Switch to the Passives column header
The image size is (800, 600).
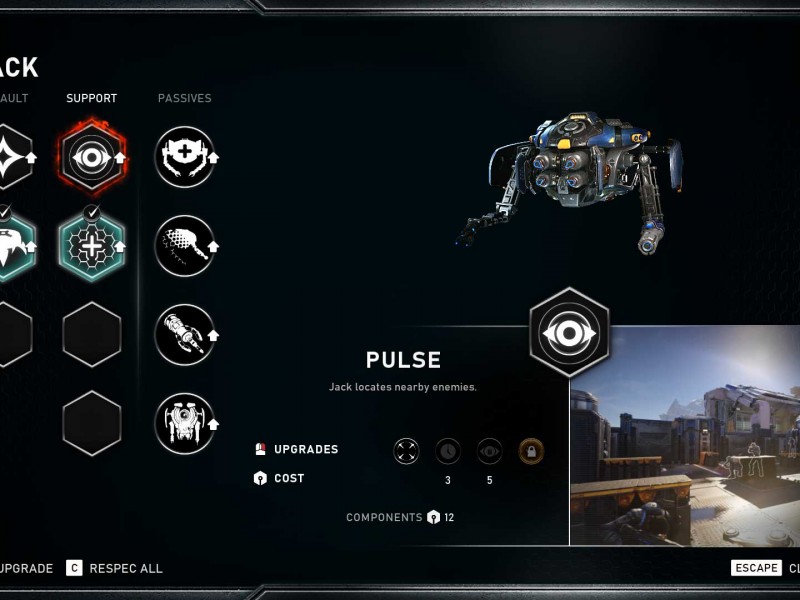pos(185,98)
